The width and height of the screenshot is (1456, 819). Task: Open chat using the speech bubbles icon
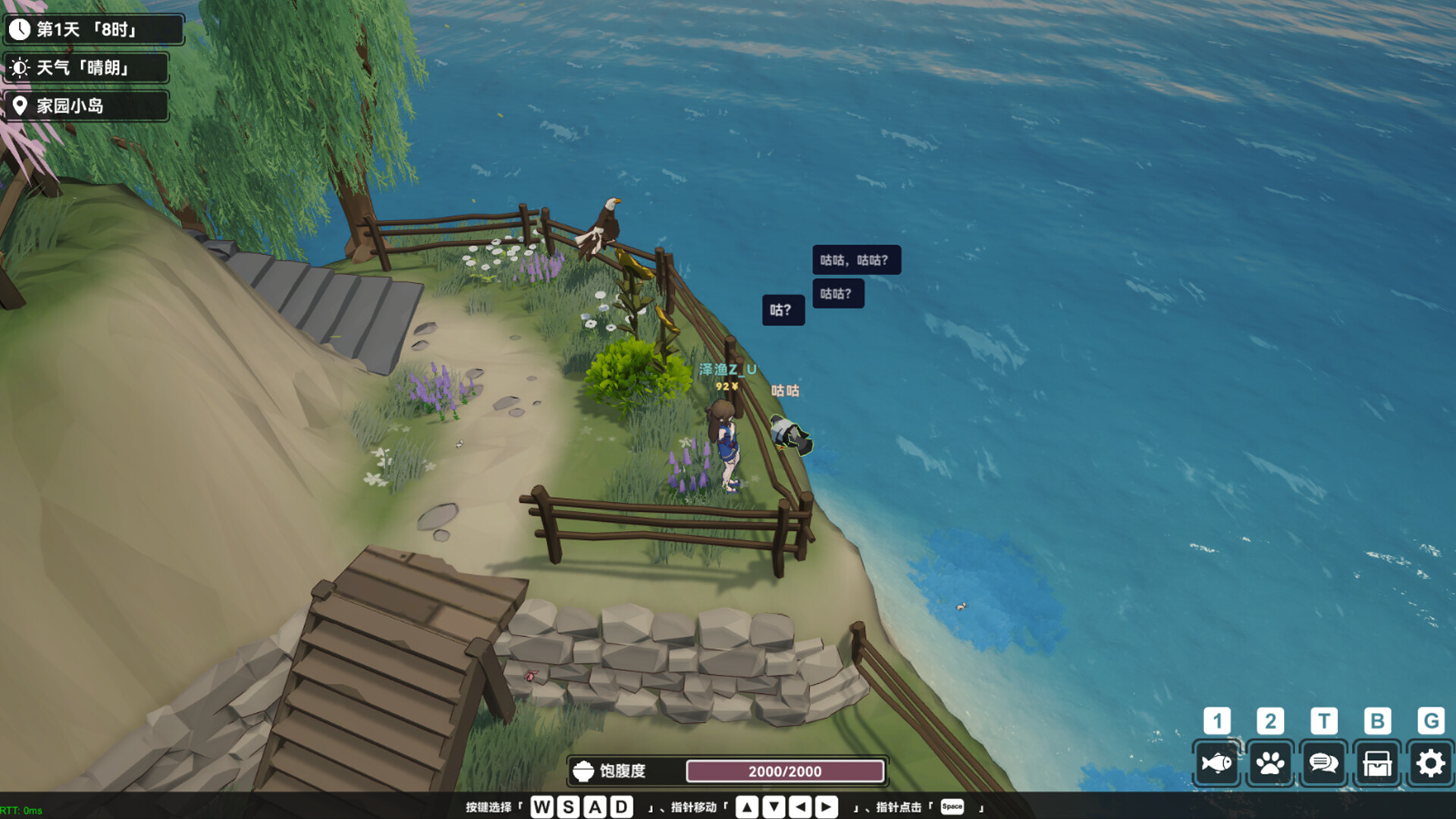click(x=1323, y=762)
